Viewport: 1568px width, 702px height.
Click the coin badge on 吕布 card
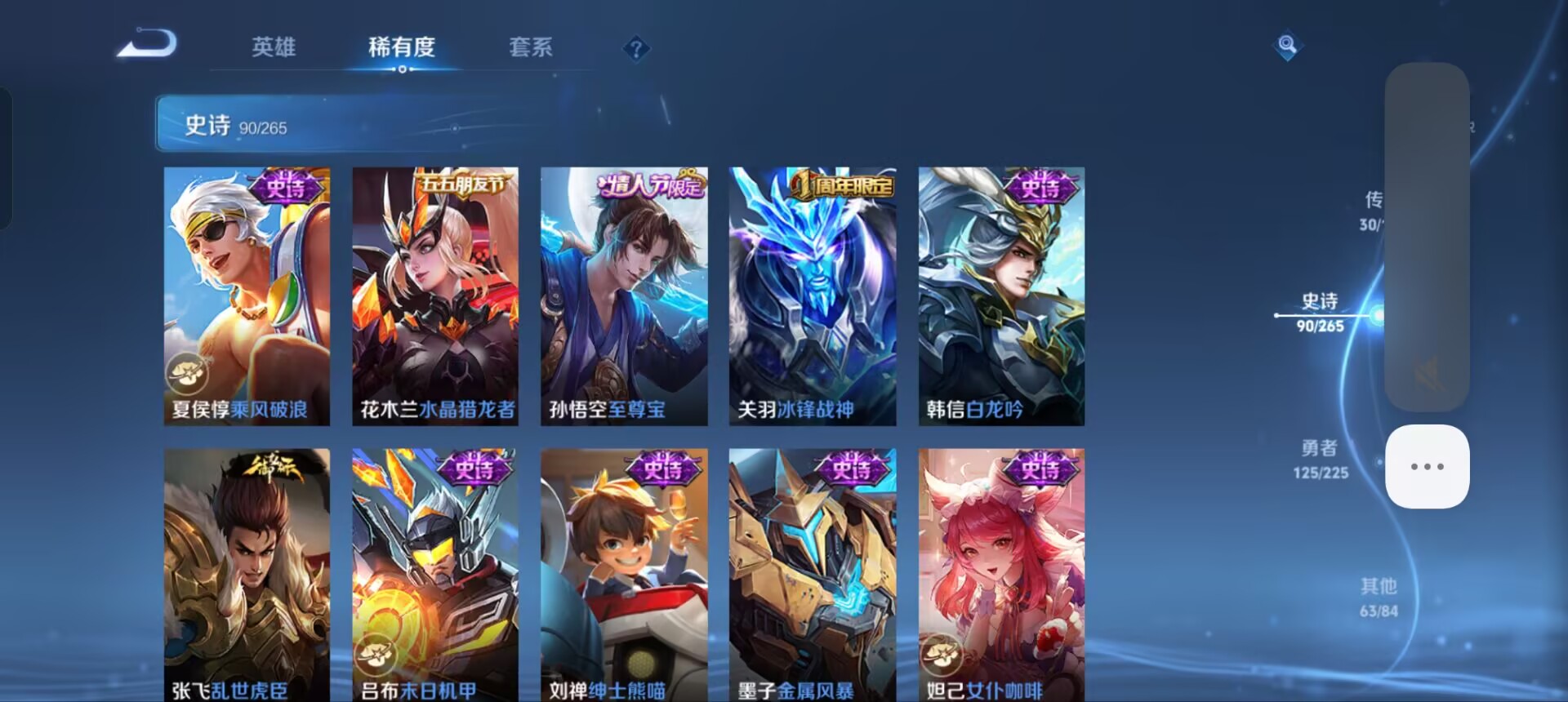click(376, 653)
